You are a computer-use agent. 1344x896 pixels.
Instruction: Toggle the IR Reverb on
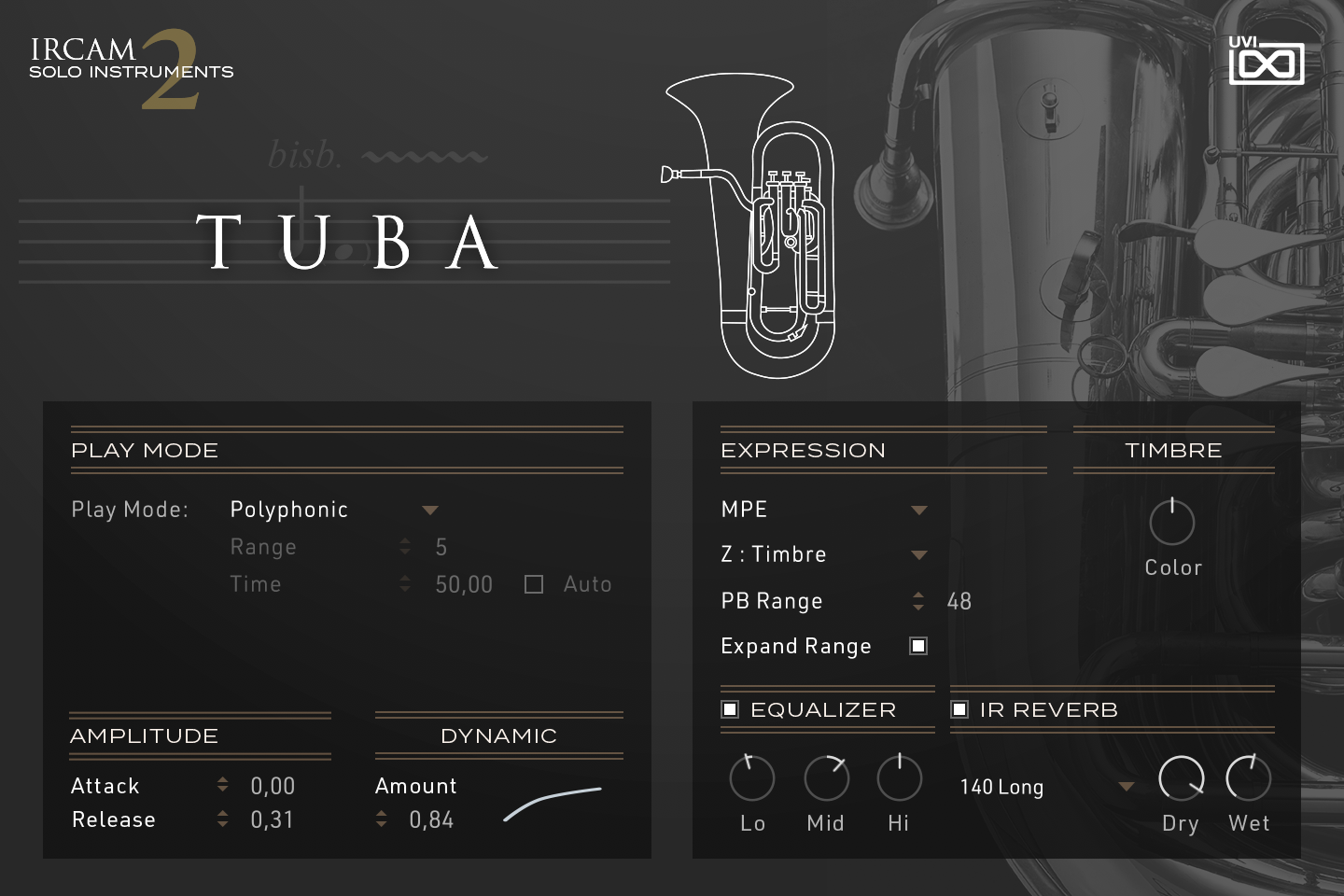click(959, 709)
